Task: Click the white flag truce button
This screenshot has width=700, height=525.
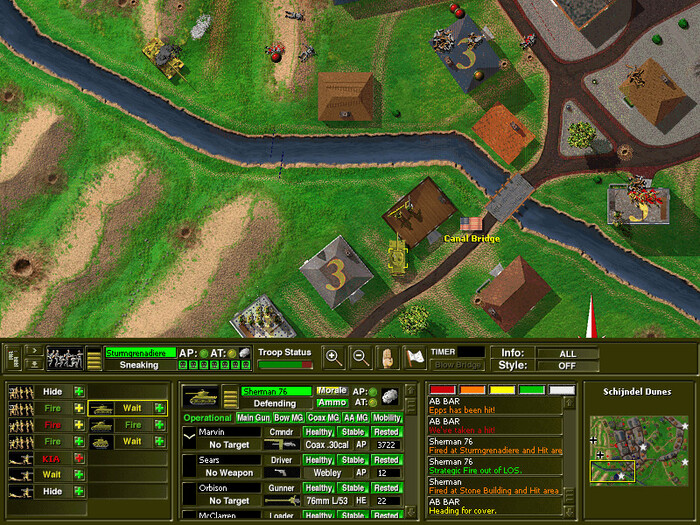Action: pos(413,356)
